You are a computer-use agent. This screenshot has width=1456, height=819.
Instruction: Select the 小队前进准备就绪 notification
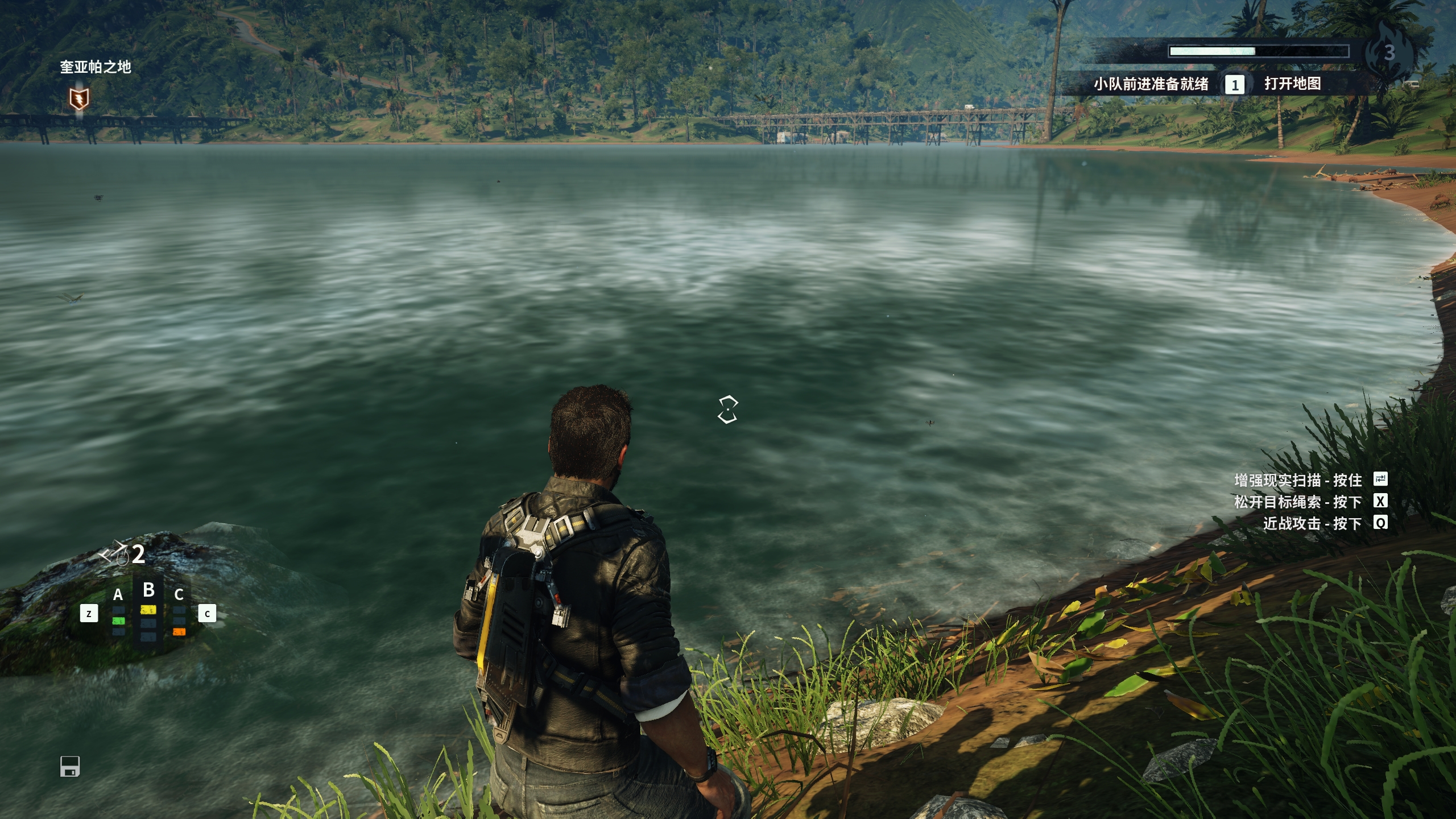click(x=1151, y=84)
